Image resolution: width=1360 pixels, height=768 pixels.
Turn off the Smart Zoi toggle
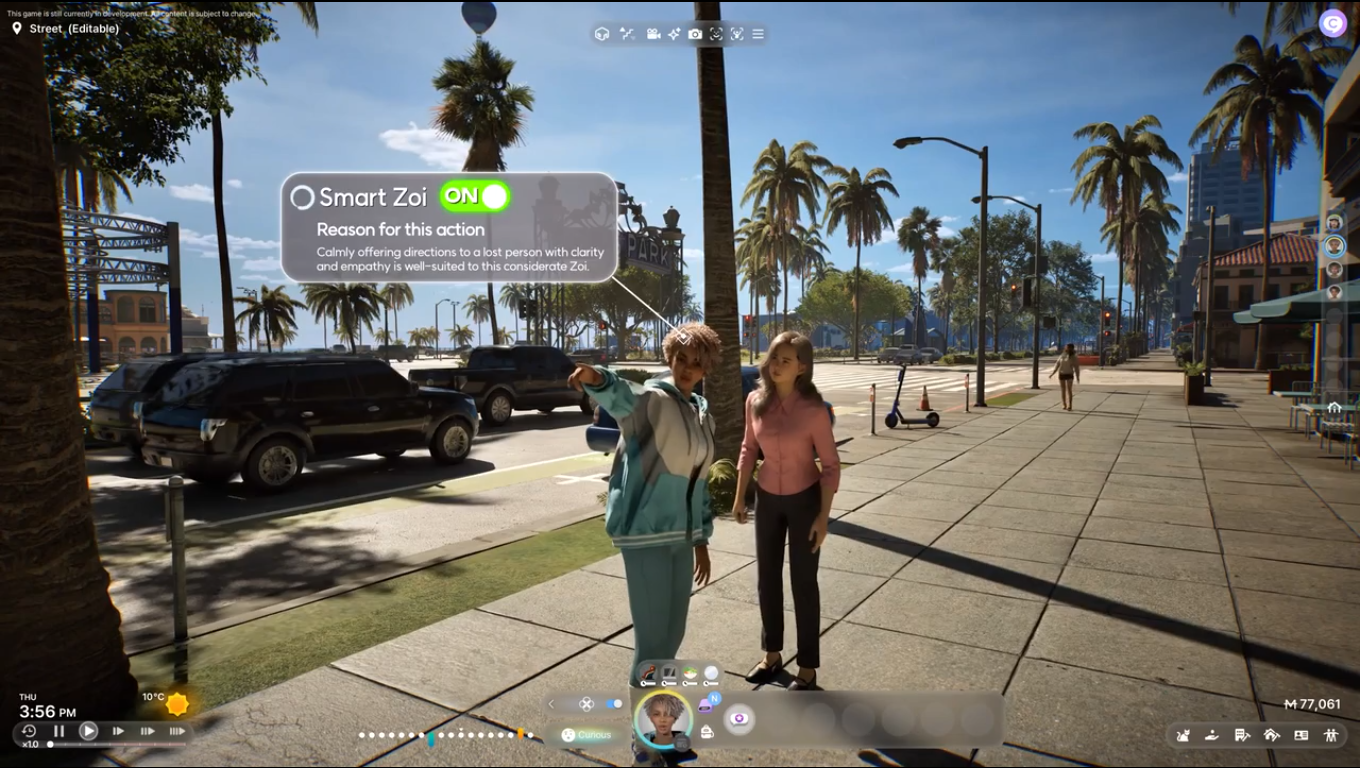(x=475, y=197)
